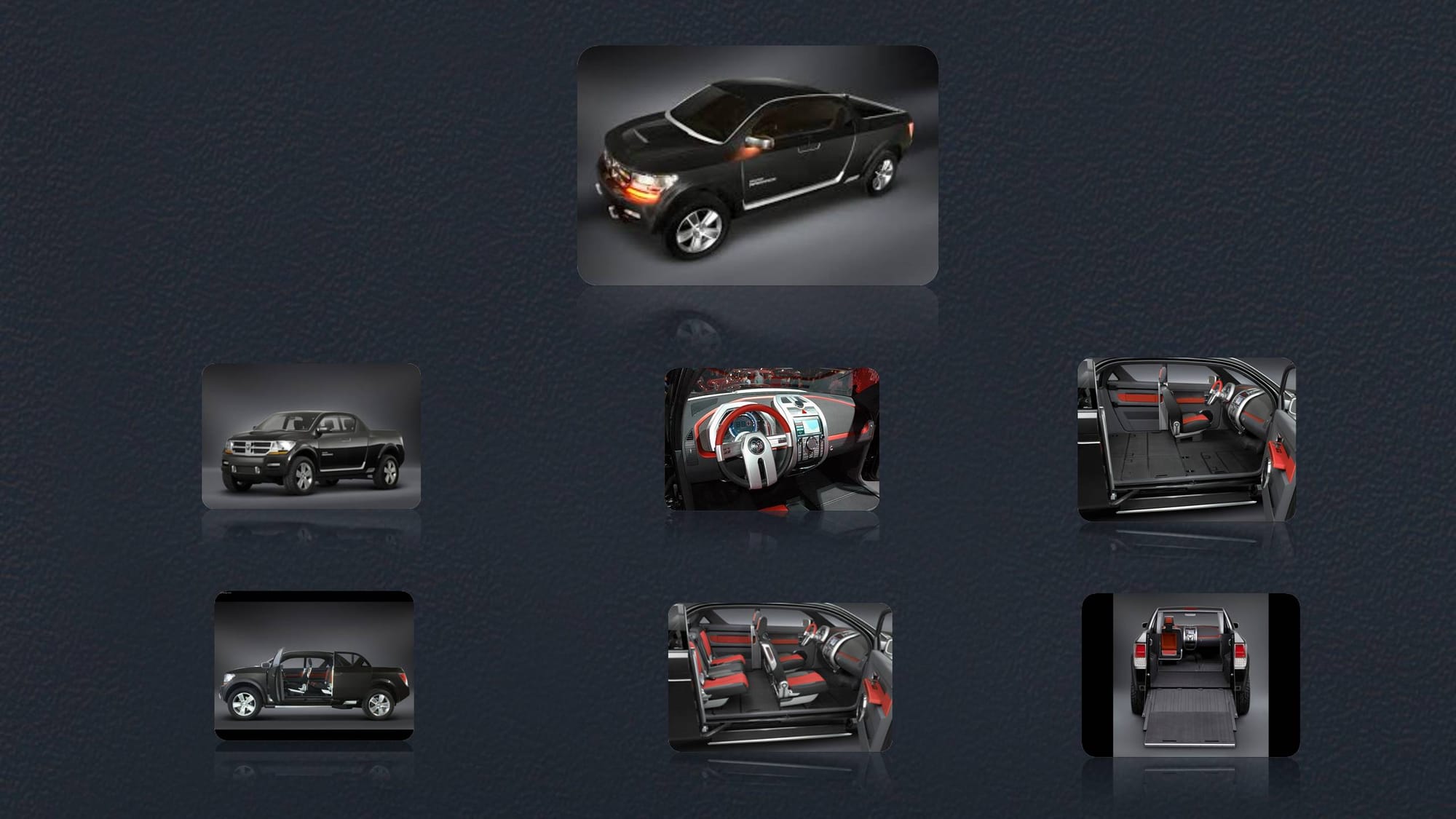Open the side-profile open-doors truck thumbnail
Image resolution: width=1456 pixels, height=819 pixels.
314,665
